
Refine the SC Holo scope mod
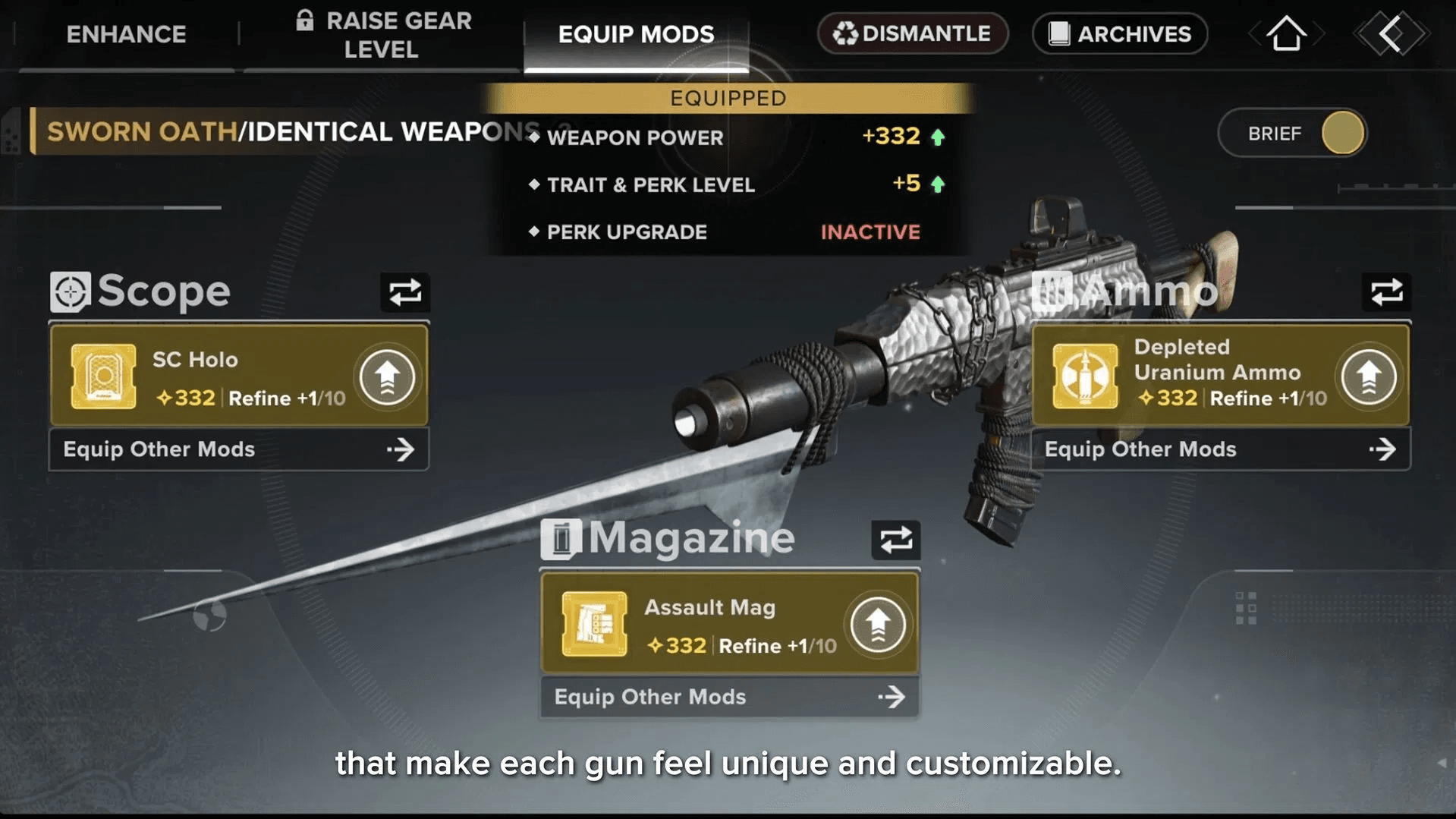[387, 376]
